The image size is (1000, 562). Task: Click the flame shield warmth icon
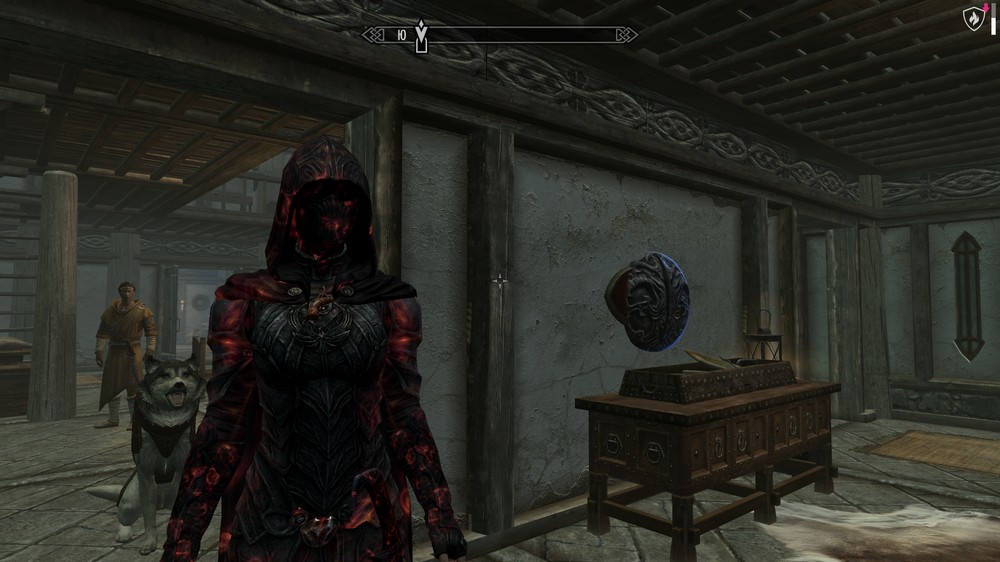[x=972, y=17]
